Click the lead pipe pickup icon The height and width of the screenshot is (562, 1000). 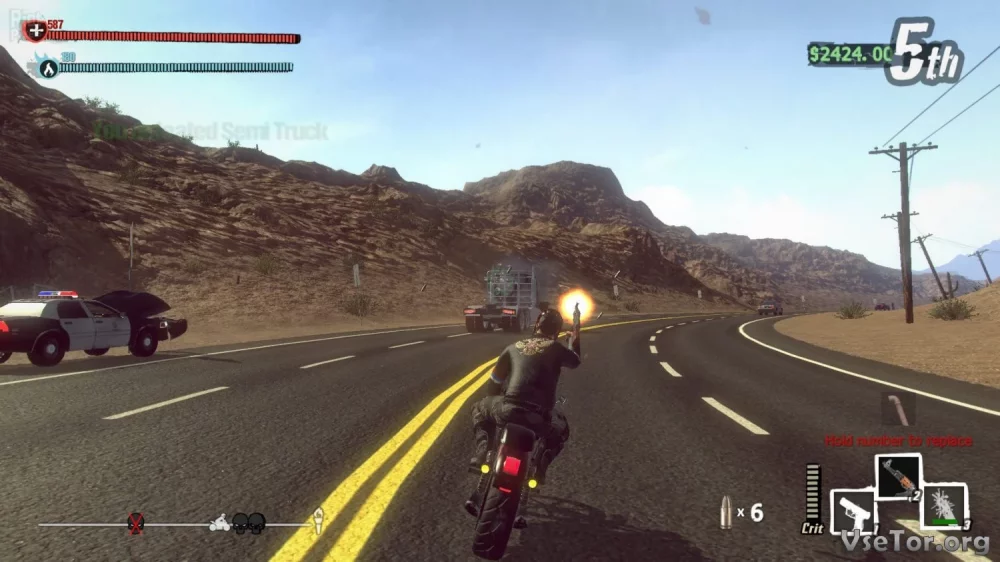pyautogui.click(x=897, y=409)
